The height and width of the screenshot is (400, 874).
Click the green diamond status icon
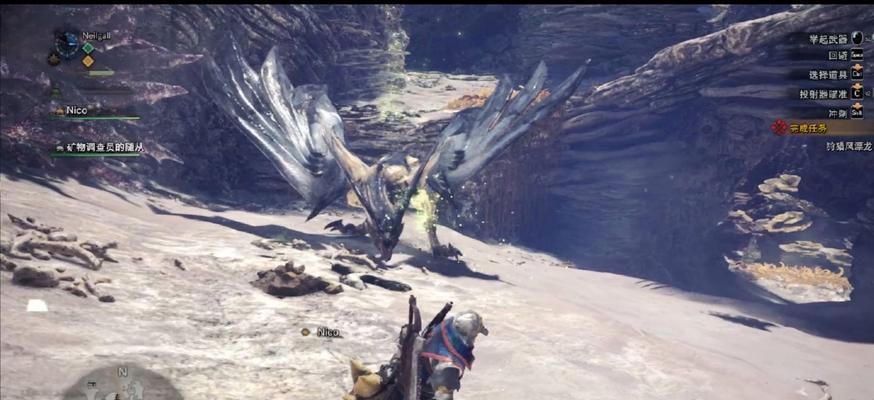pos(88,47)
